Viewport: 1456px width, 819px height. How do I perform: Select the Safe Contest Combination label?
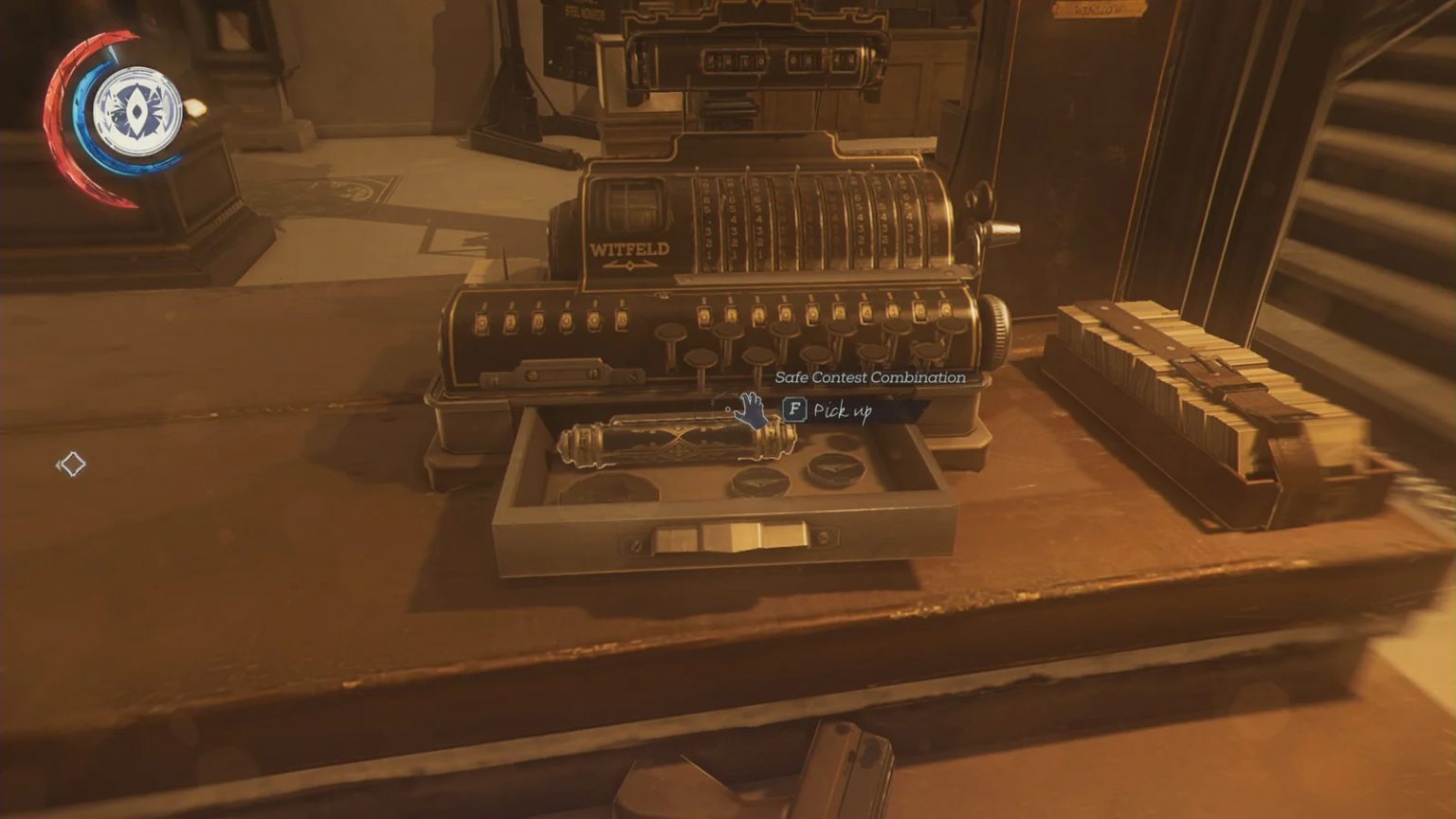coord(868,377)
